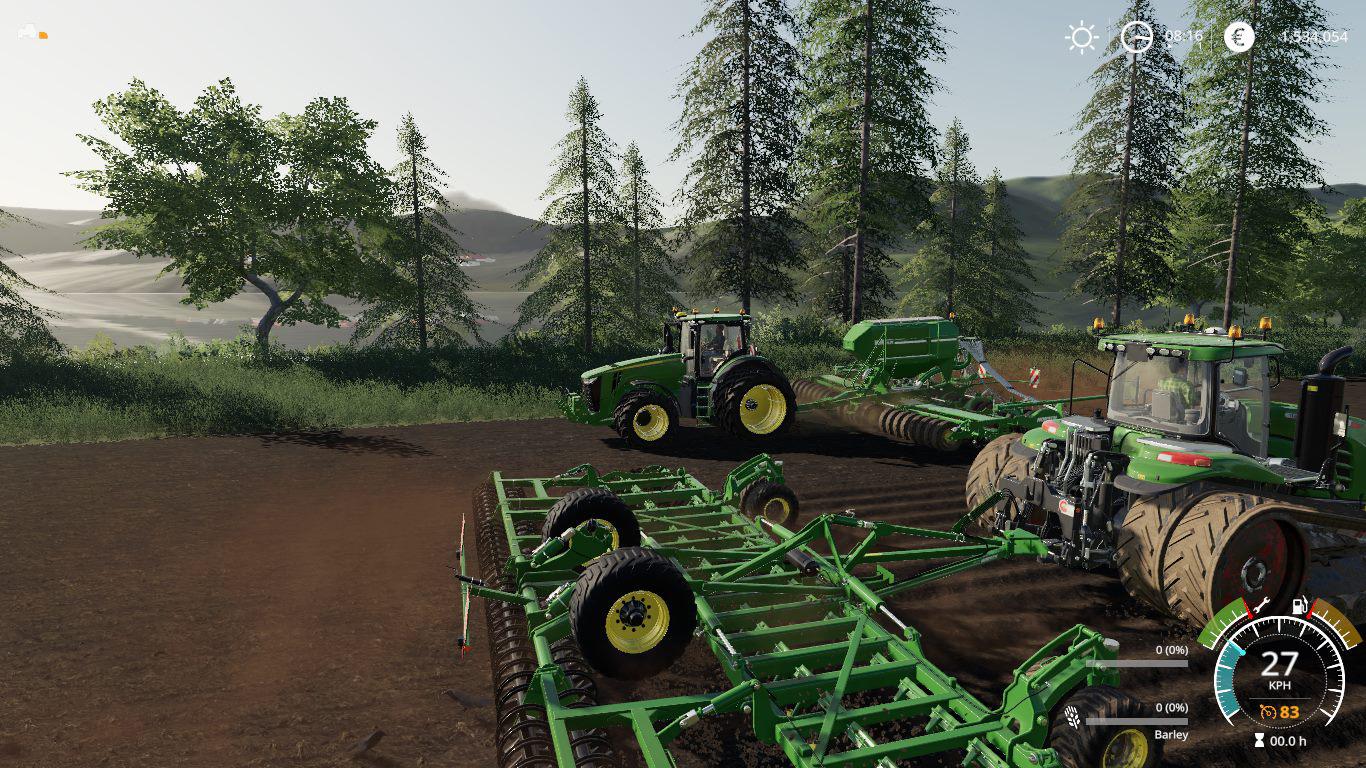Click the vehicle icon in the top corner

click(29, 33)
